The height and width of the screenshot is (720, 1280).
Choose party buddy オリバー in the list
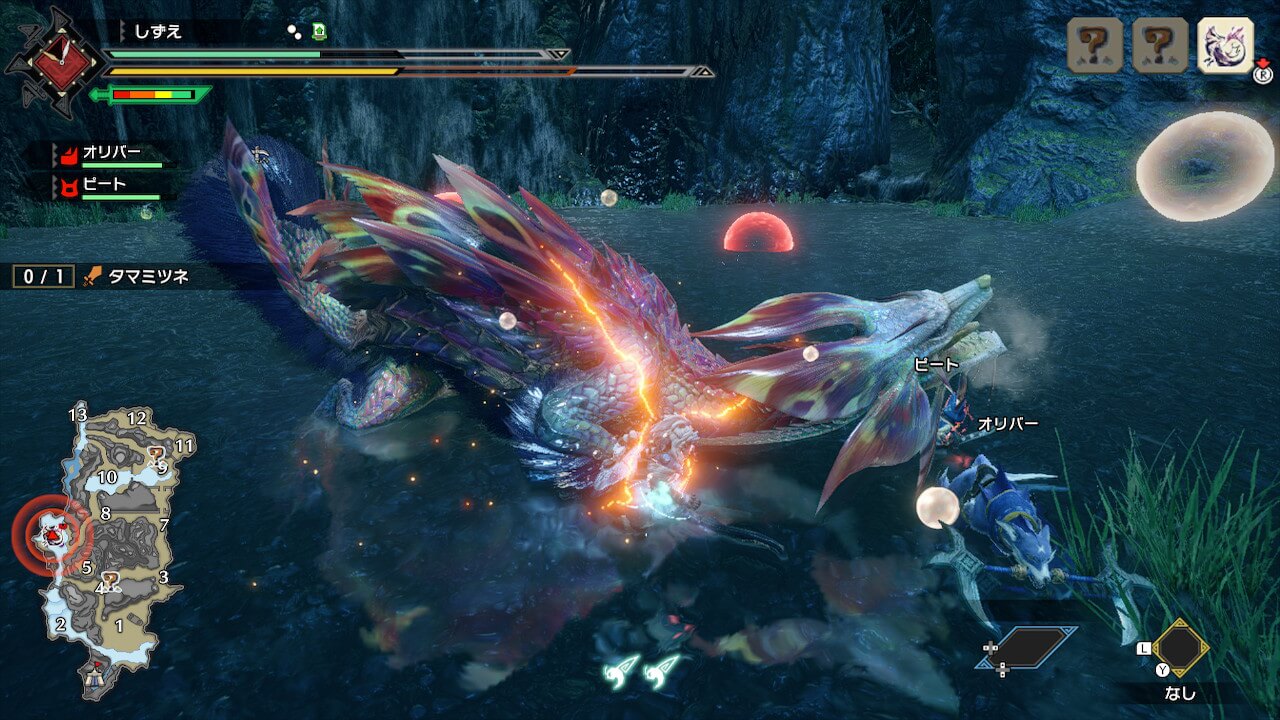pos(112,154)
